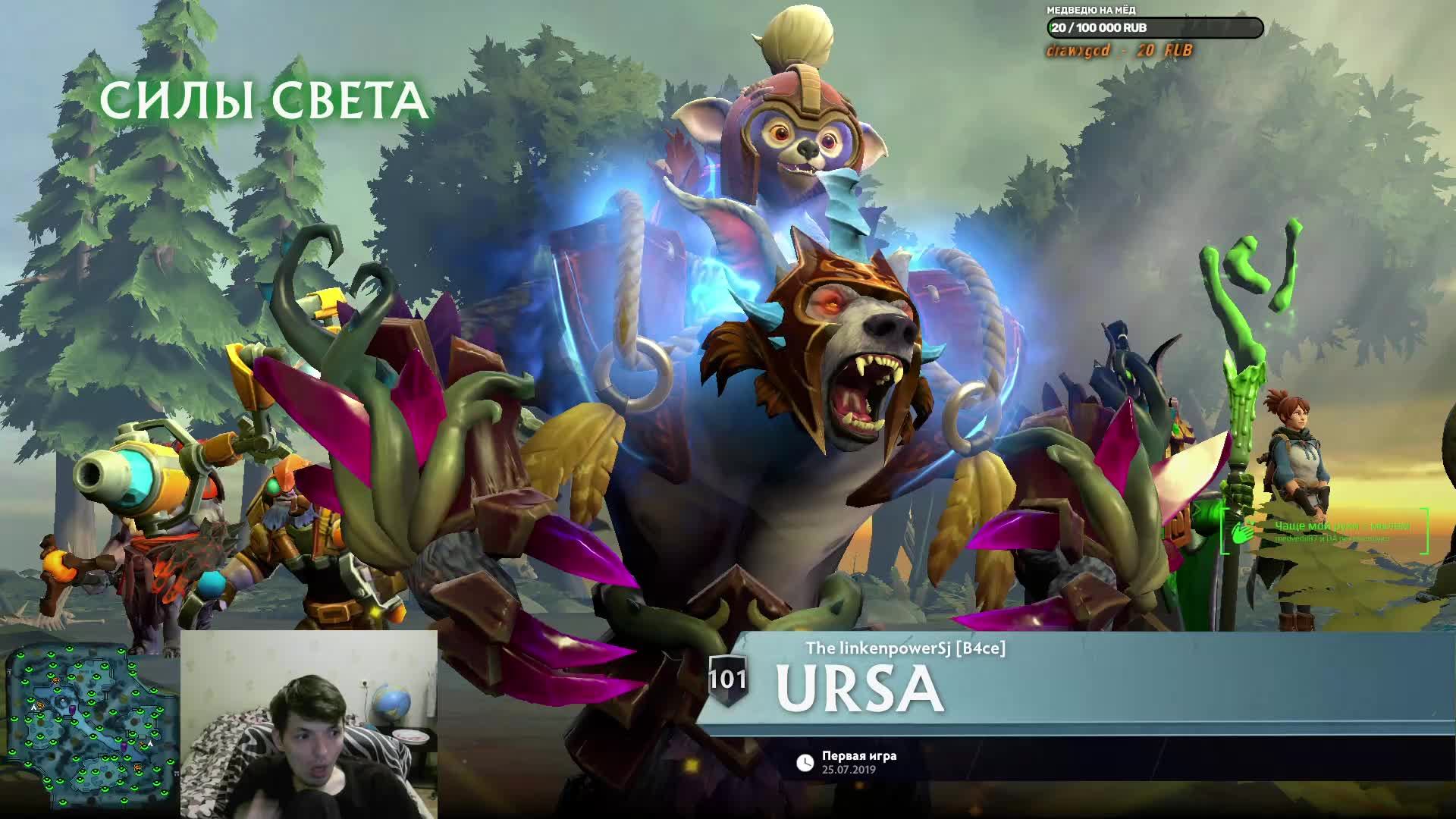Select the URSA hero name banner

[x=860, y=689]
